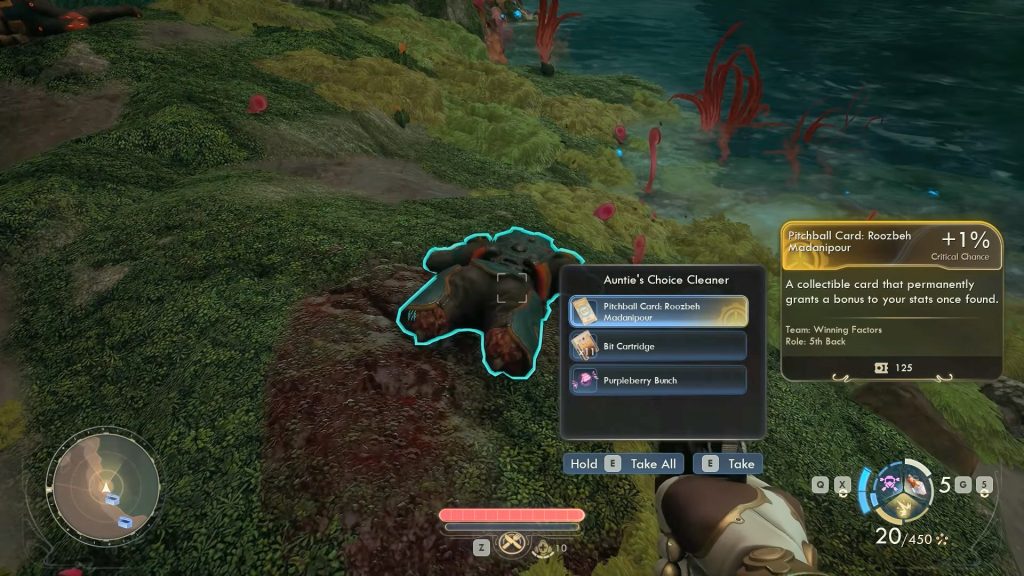Select the Pitchball Card: Roozbeh Madanipour loot row
1024x576 pixels.
657,311
